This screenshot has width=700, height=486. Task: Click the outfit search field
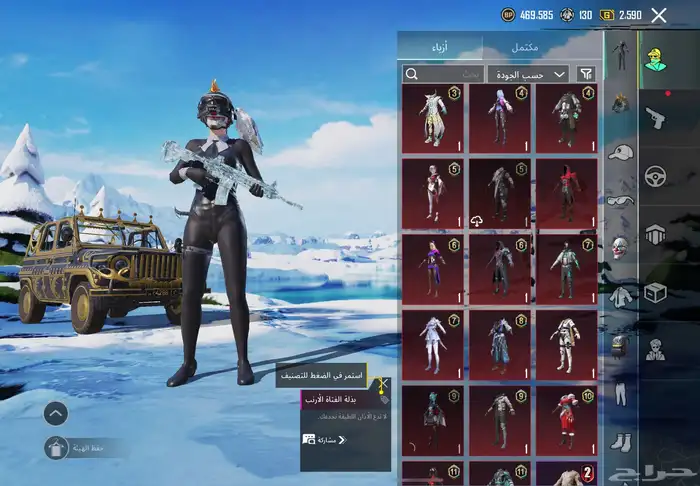pos(443,74)
